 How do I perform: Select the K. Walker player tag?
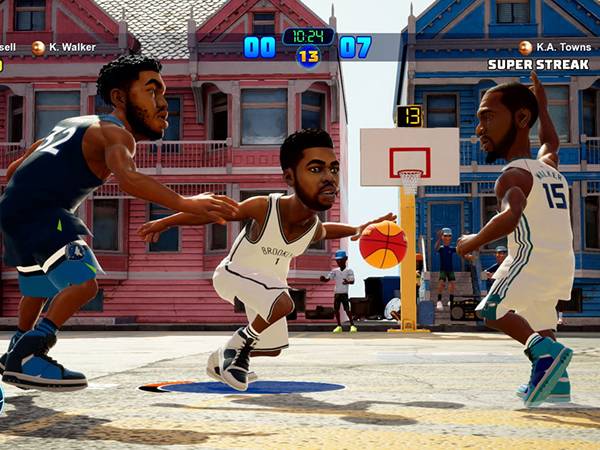(x=68, y=47)
